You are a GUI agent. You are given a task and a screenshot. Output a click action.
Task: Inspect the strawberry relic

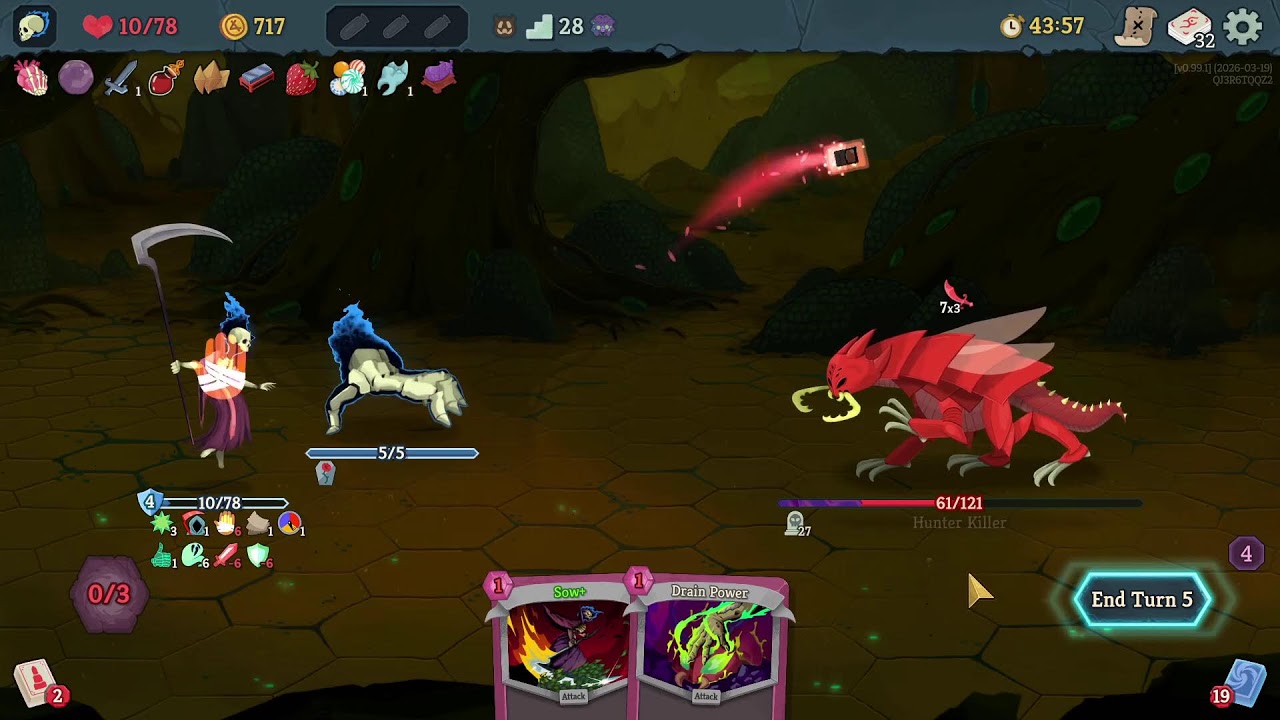302,78
